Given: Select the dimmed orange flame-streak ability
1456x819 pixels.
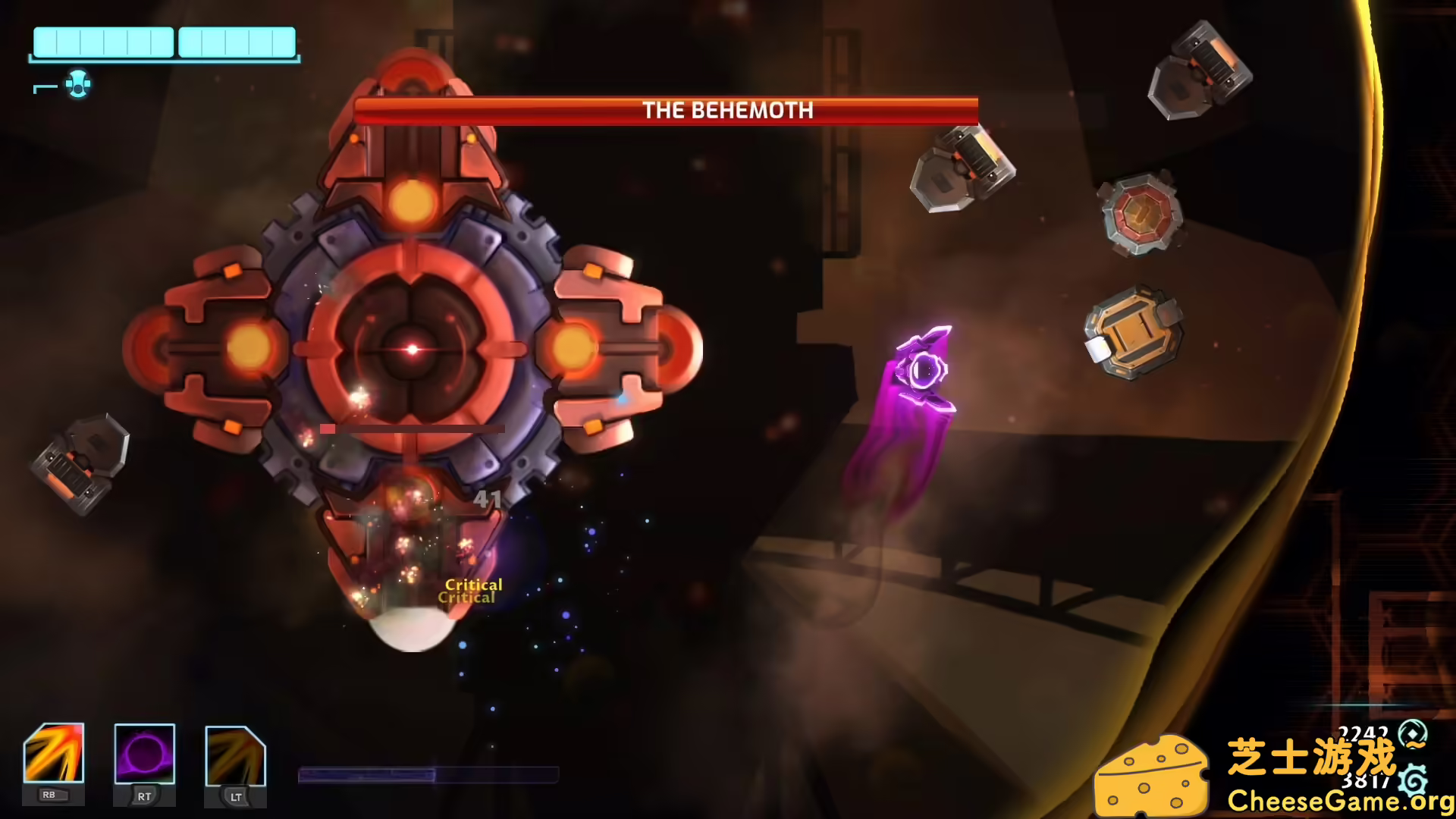Looking at the screenshot, I should click(x=235, y=756).
